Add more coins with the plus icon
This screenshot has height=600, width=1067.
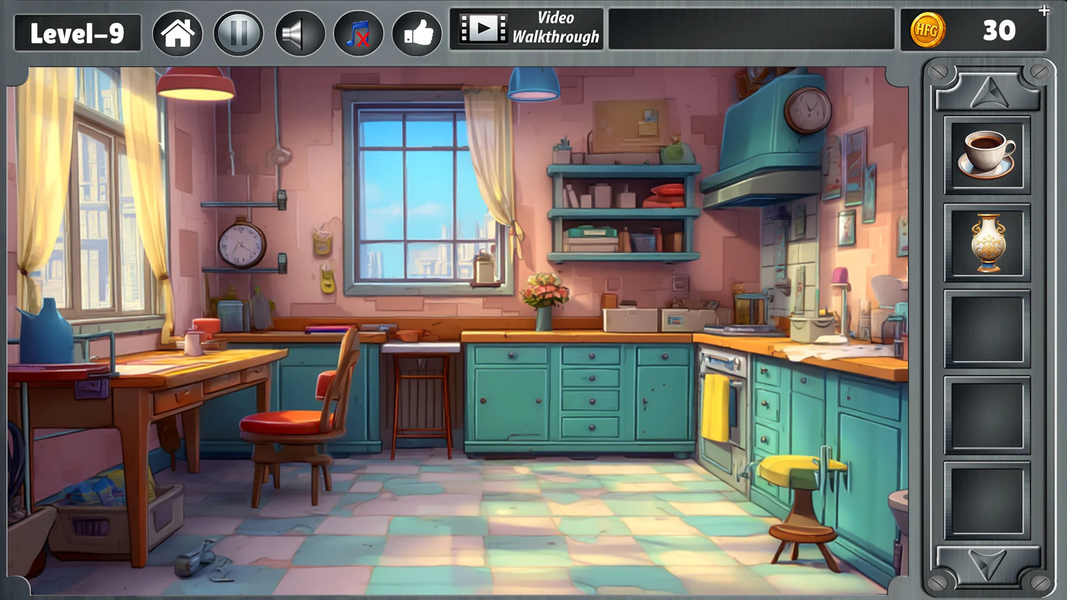1045,10
